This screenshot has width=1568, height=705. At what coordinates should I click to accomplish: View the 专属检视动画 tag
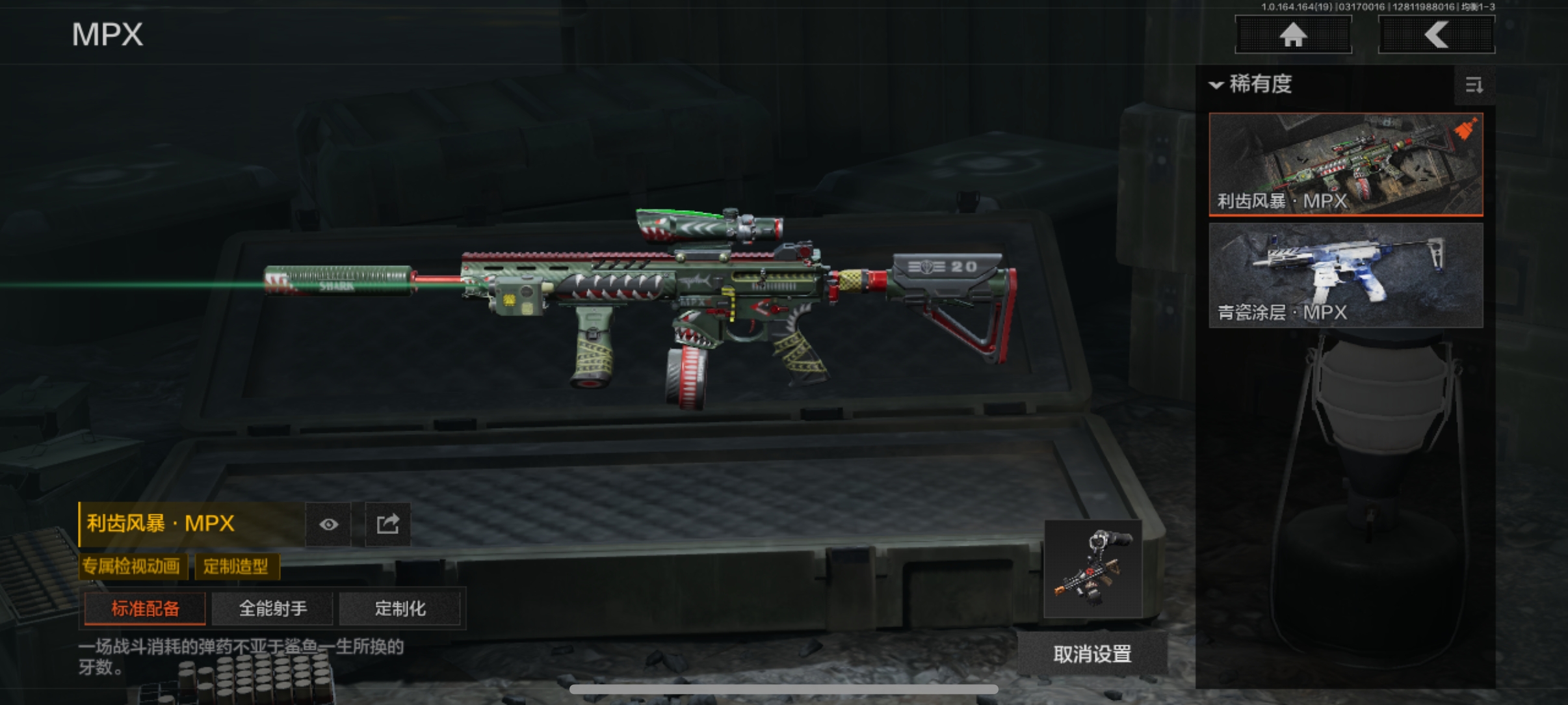[x=132, y=566]
